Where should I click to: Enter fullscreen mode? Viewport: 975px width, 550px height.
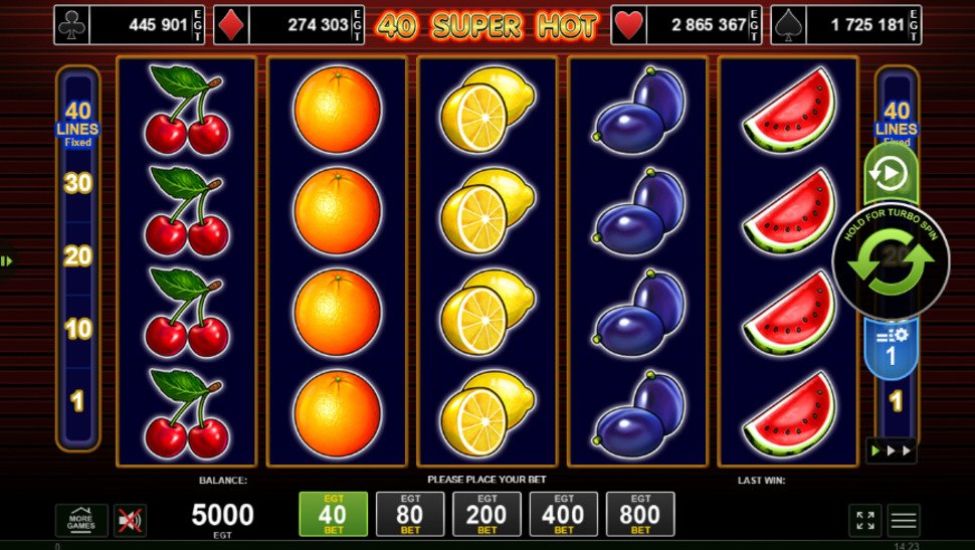click(x=865, y=520)
